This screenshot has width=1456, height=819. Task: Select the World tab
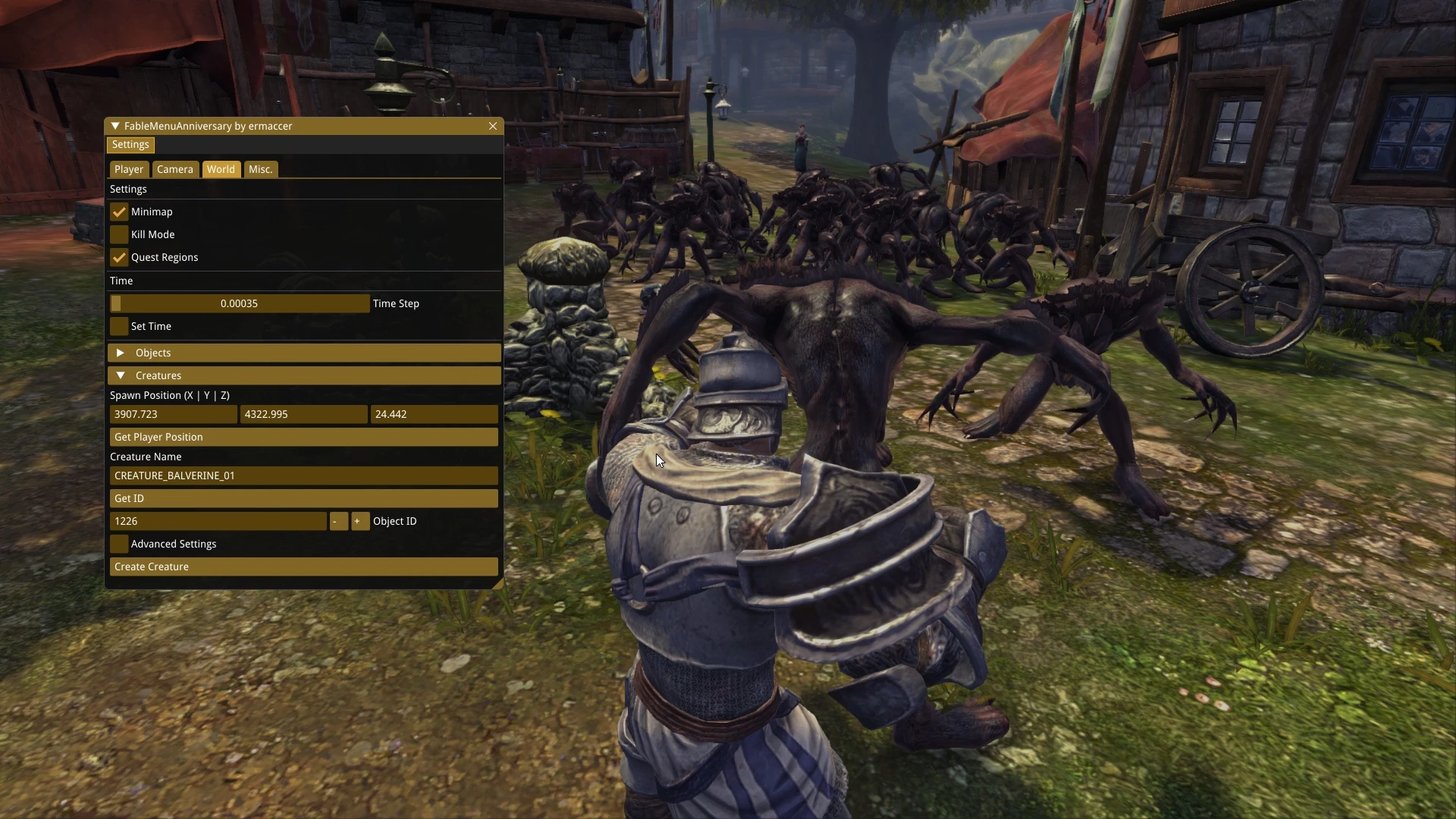(221, 169)
